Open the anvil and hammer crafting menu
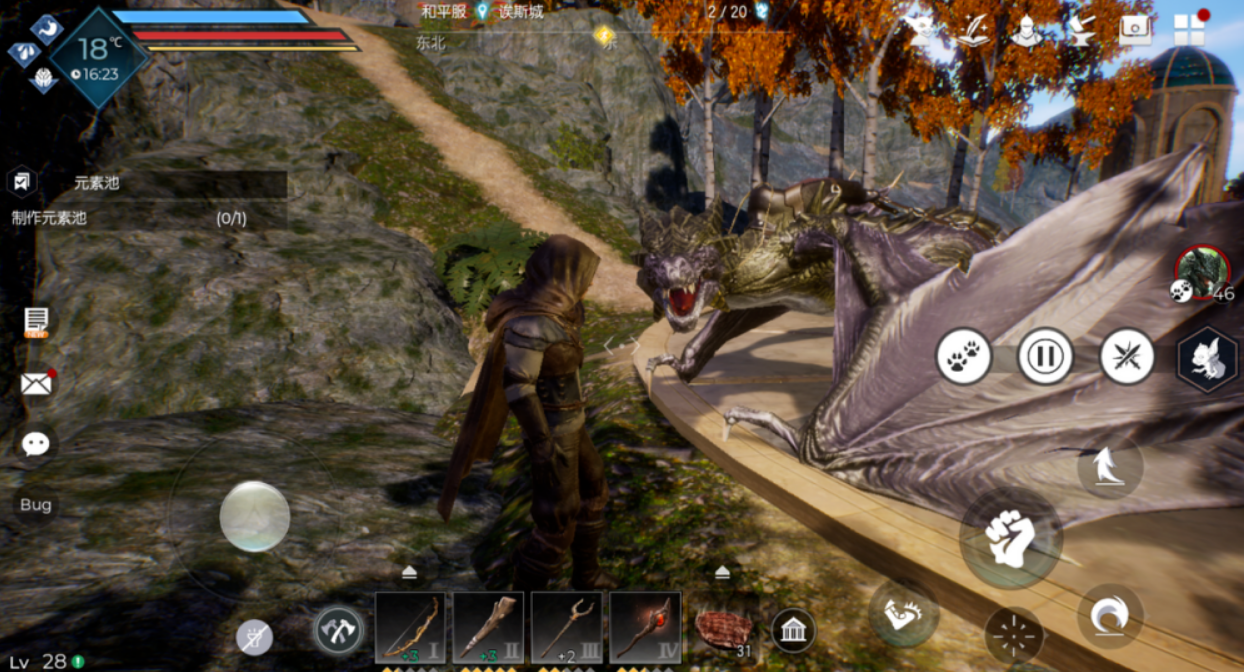 (x=1079, y=31)
